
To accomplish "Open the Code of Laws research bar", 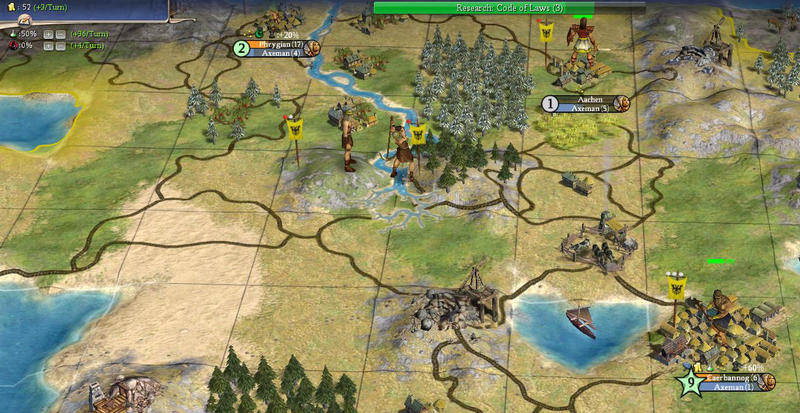I will (483, 7).
